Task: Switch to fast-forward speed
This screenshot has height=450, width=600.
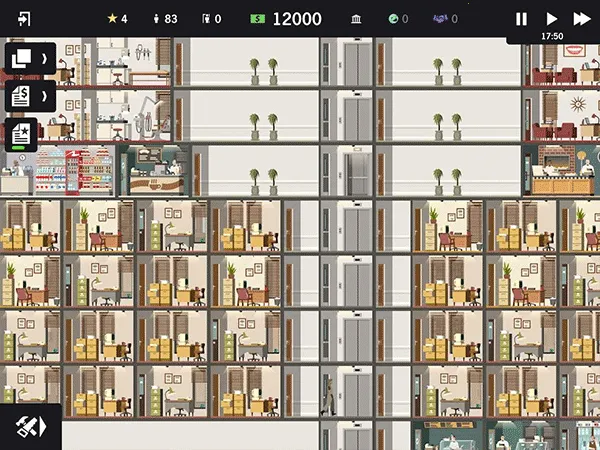Action: click(x=581, y=19)
